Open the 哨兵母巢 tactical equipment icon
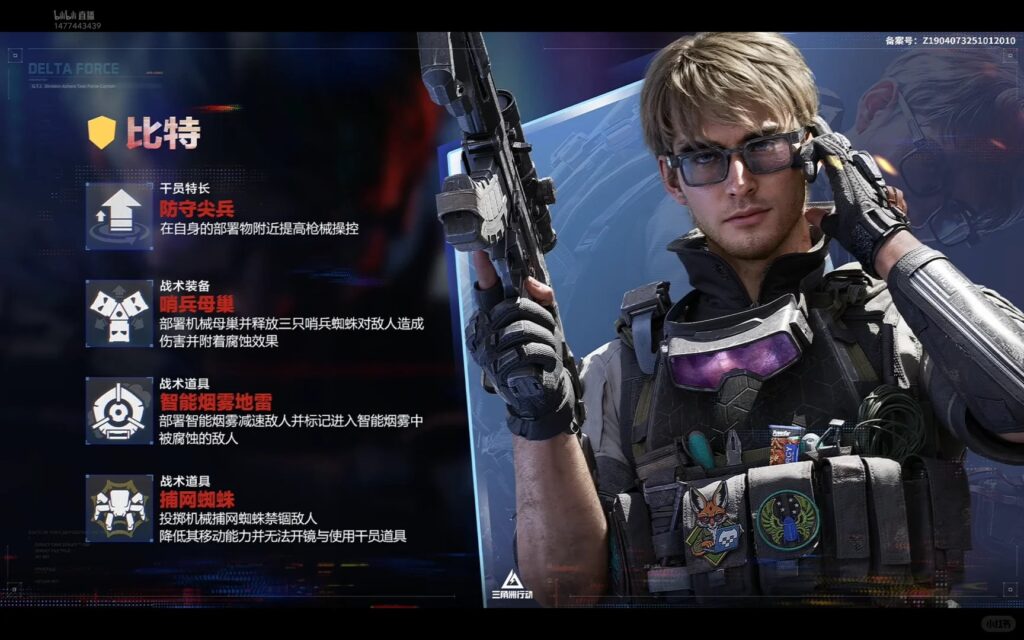This screenshot has height=640, width=1024. pyautogui.click(x=119, y=313)
